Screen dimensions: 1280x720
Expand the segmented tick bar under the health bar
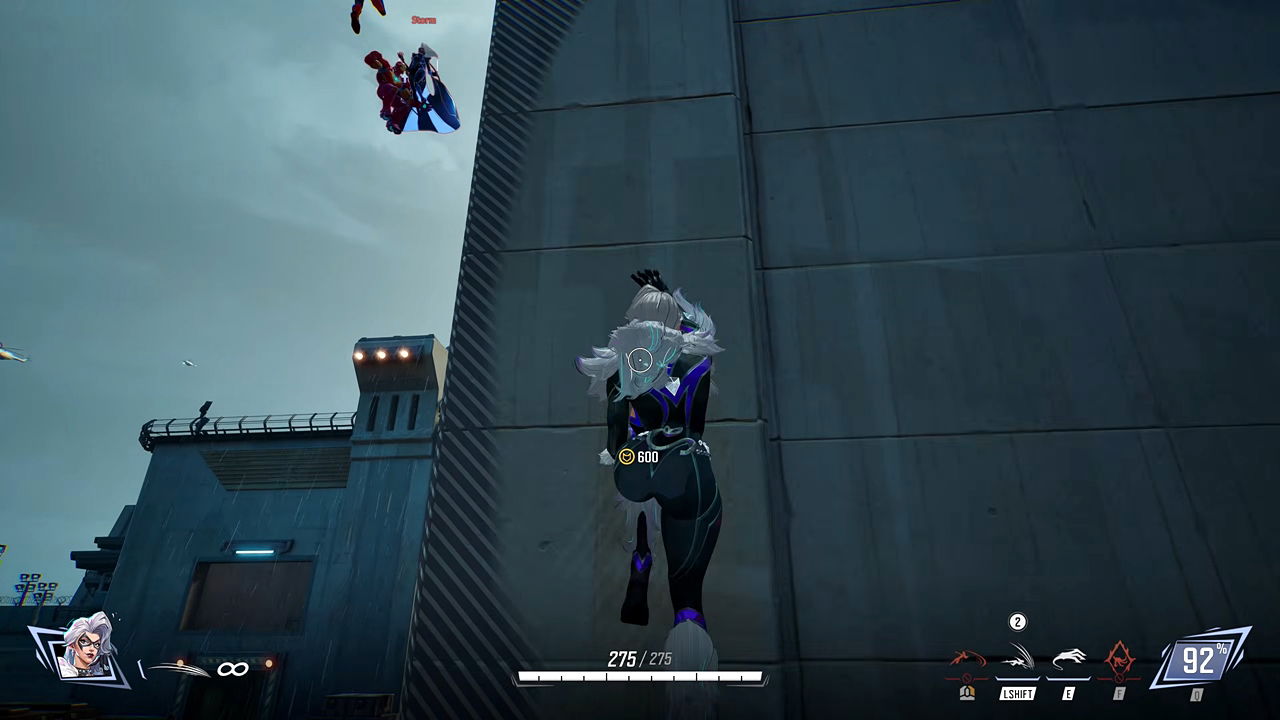tap(640, 678)
